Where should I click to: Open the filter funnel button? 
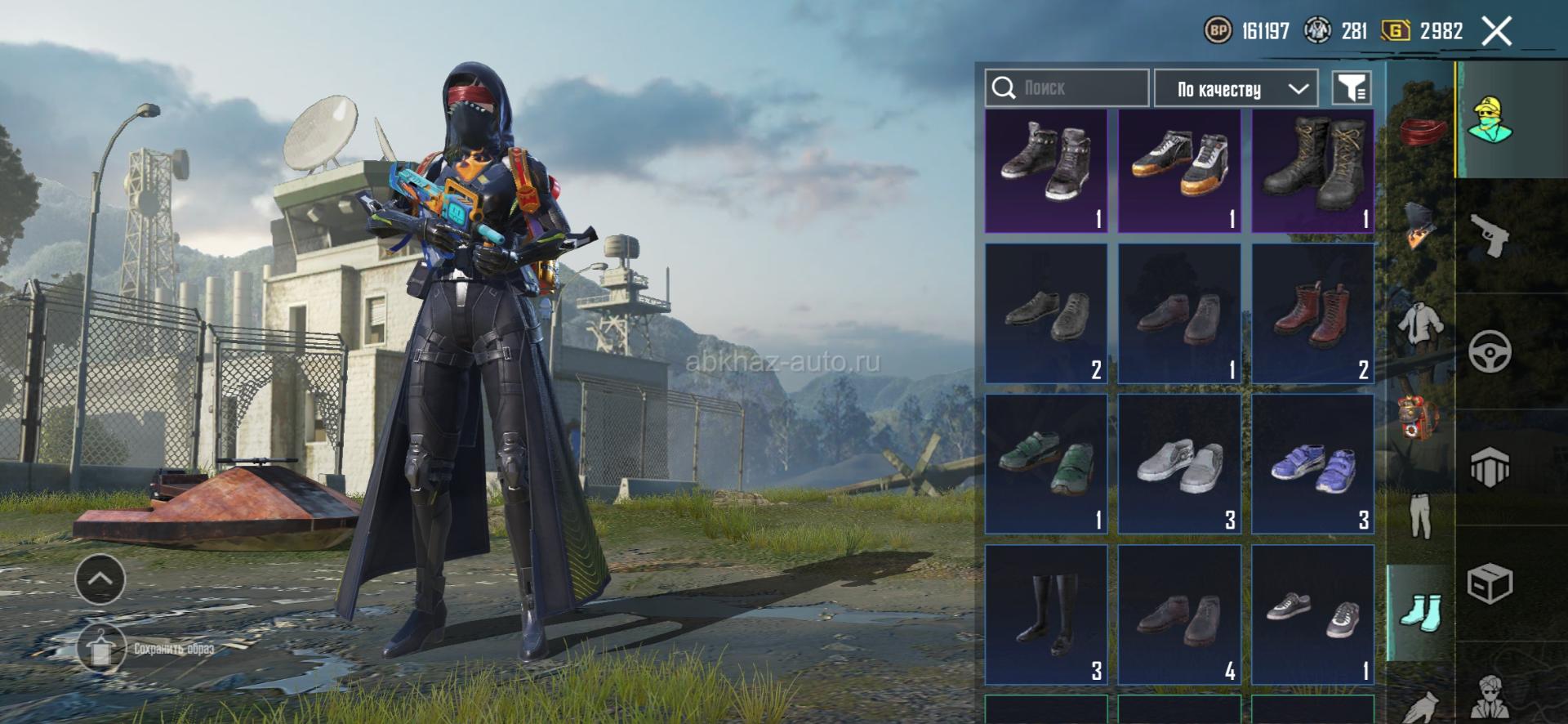(1352, 87)
